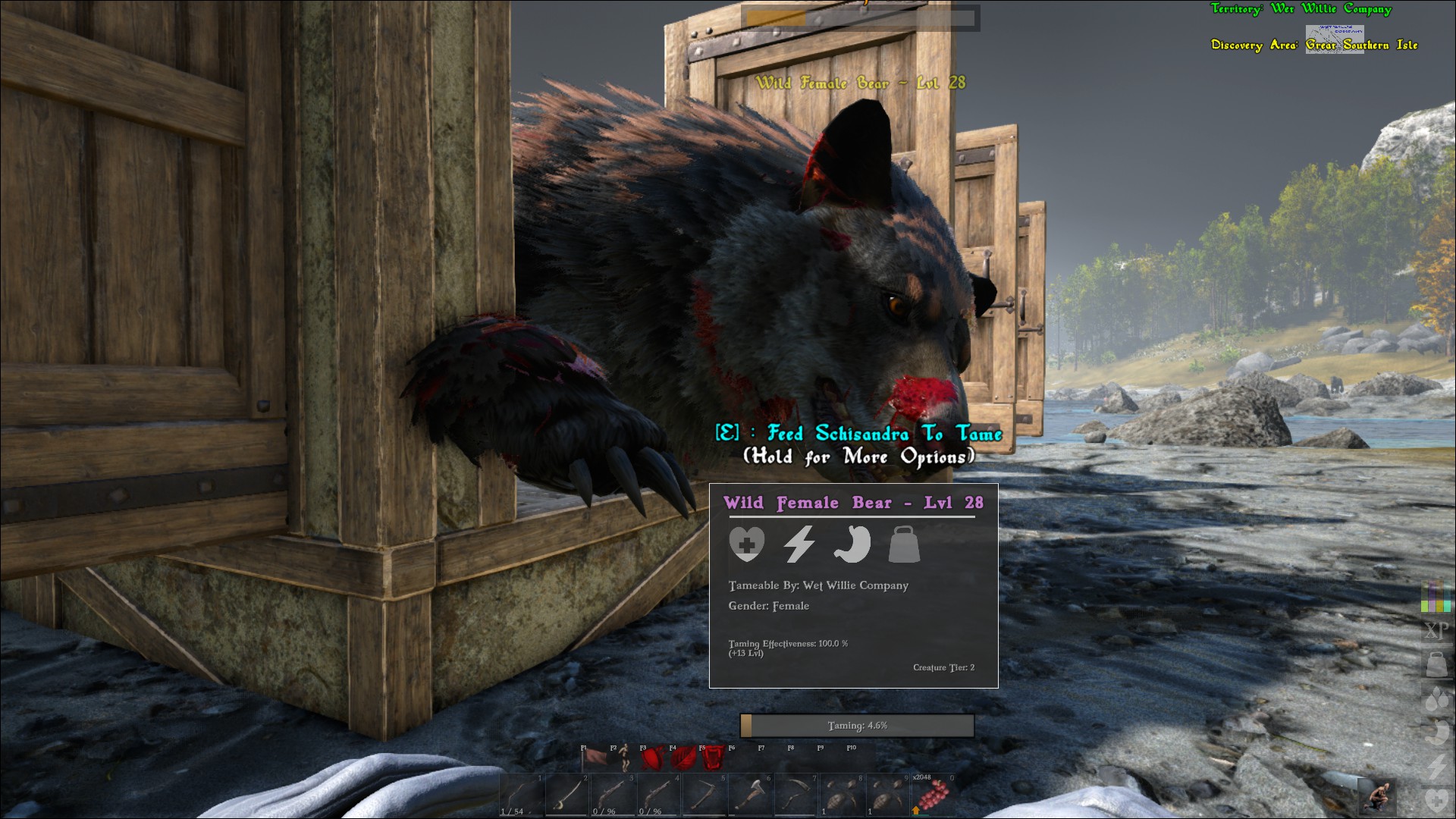Activate the F5 red fanged jaws feat
Image resolution: width=1456 pixels, height=819 pixels.
click(x=712, y=758)
